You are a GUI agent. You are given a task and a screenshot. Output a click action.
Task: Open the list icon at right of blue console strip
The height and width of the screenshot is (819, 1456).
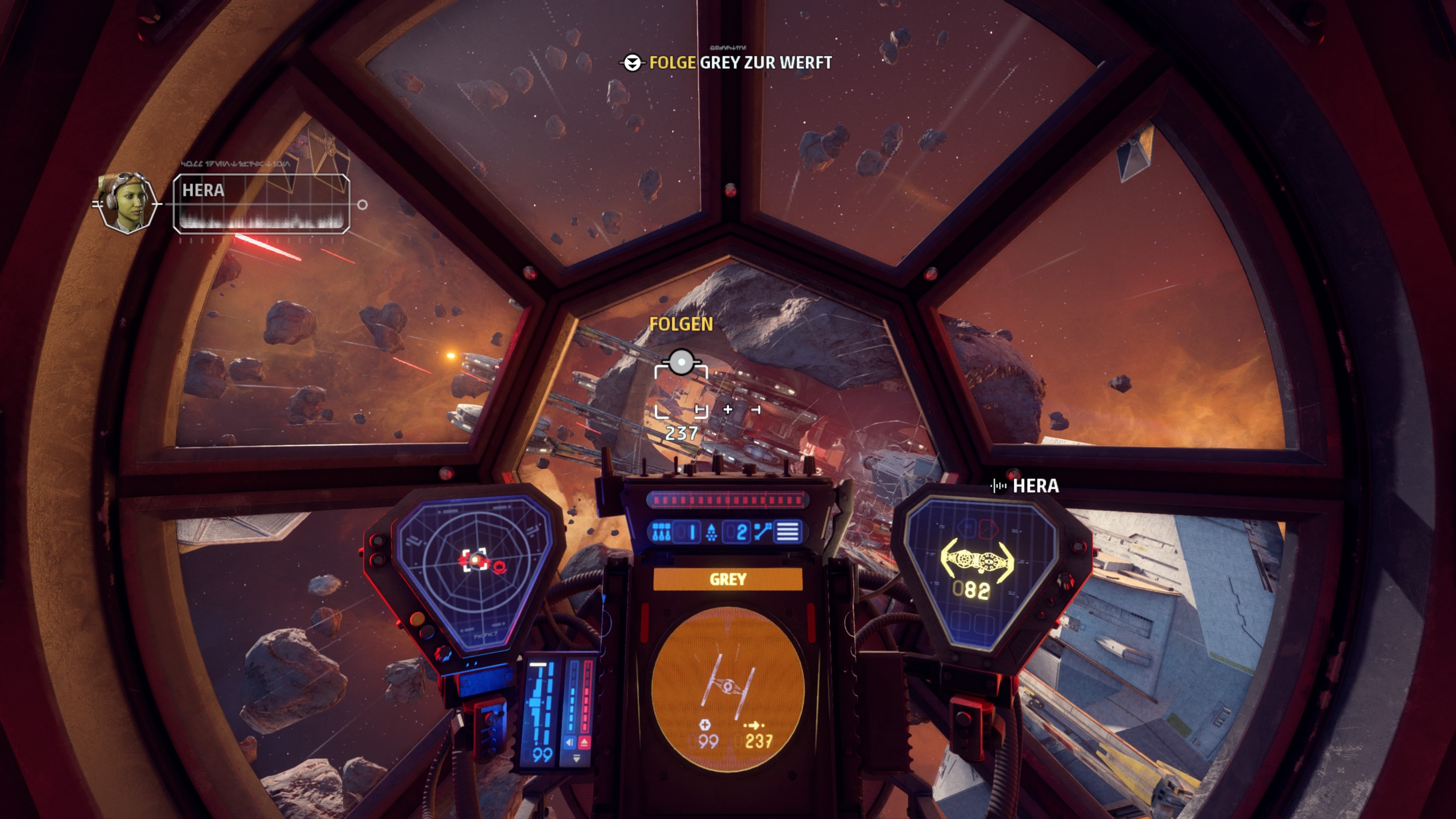(x=789, y=532)
